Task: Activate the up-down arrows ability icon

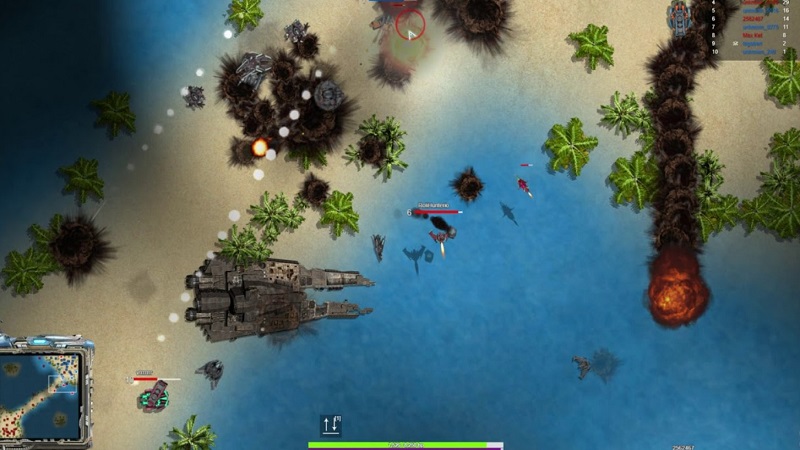Action: pos(331,425)
